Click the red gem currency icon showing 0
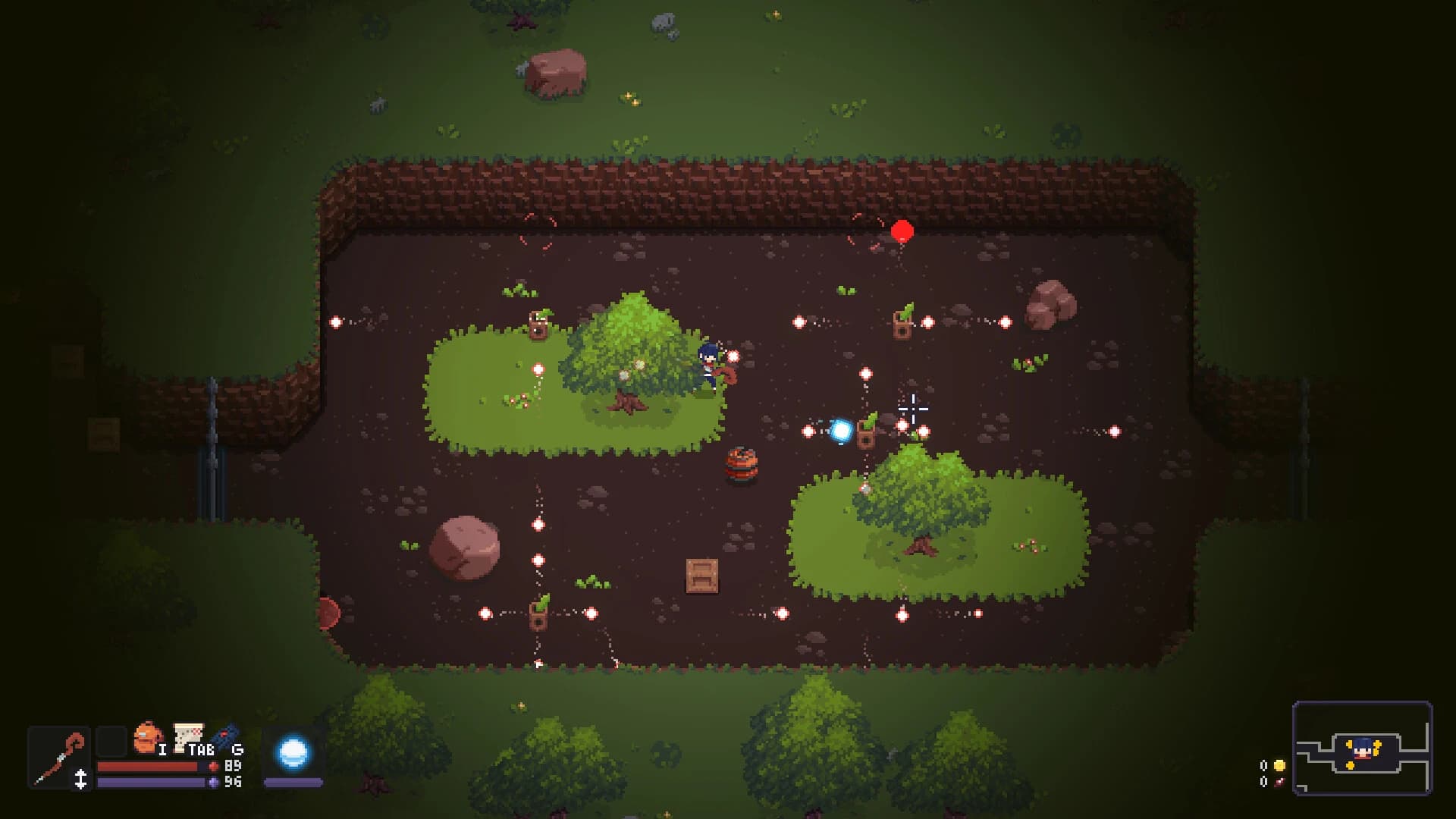This screenshot has height=819, width=1456. 1279,783
